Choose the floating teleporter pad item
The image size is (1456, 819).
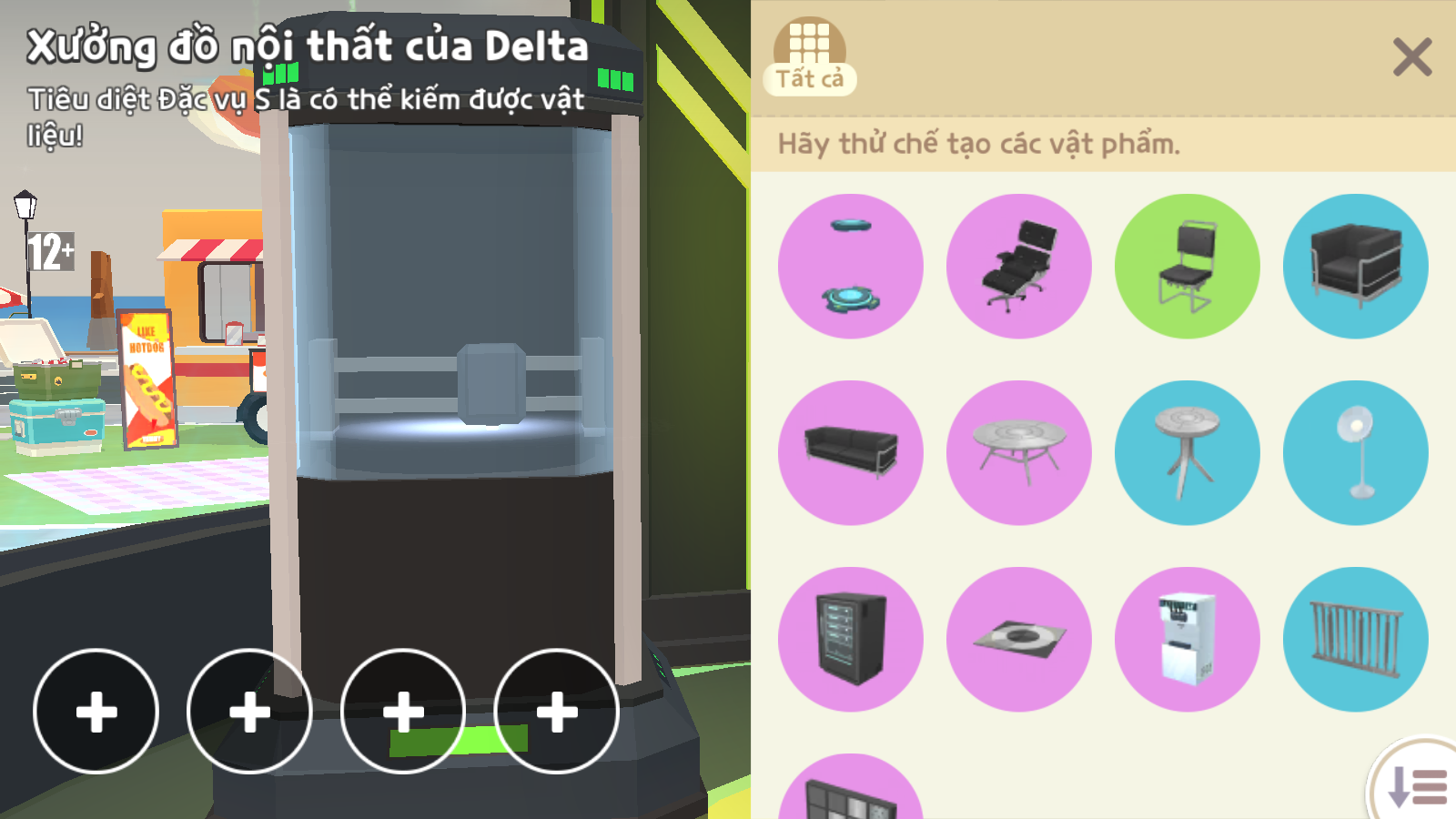[x=851, y=267]
